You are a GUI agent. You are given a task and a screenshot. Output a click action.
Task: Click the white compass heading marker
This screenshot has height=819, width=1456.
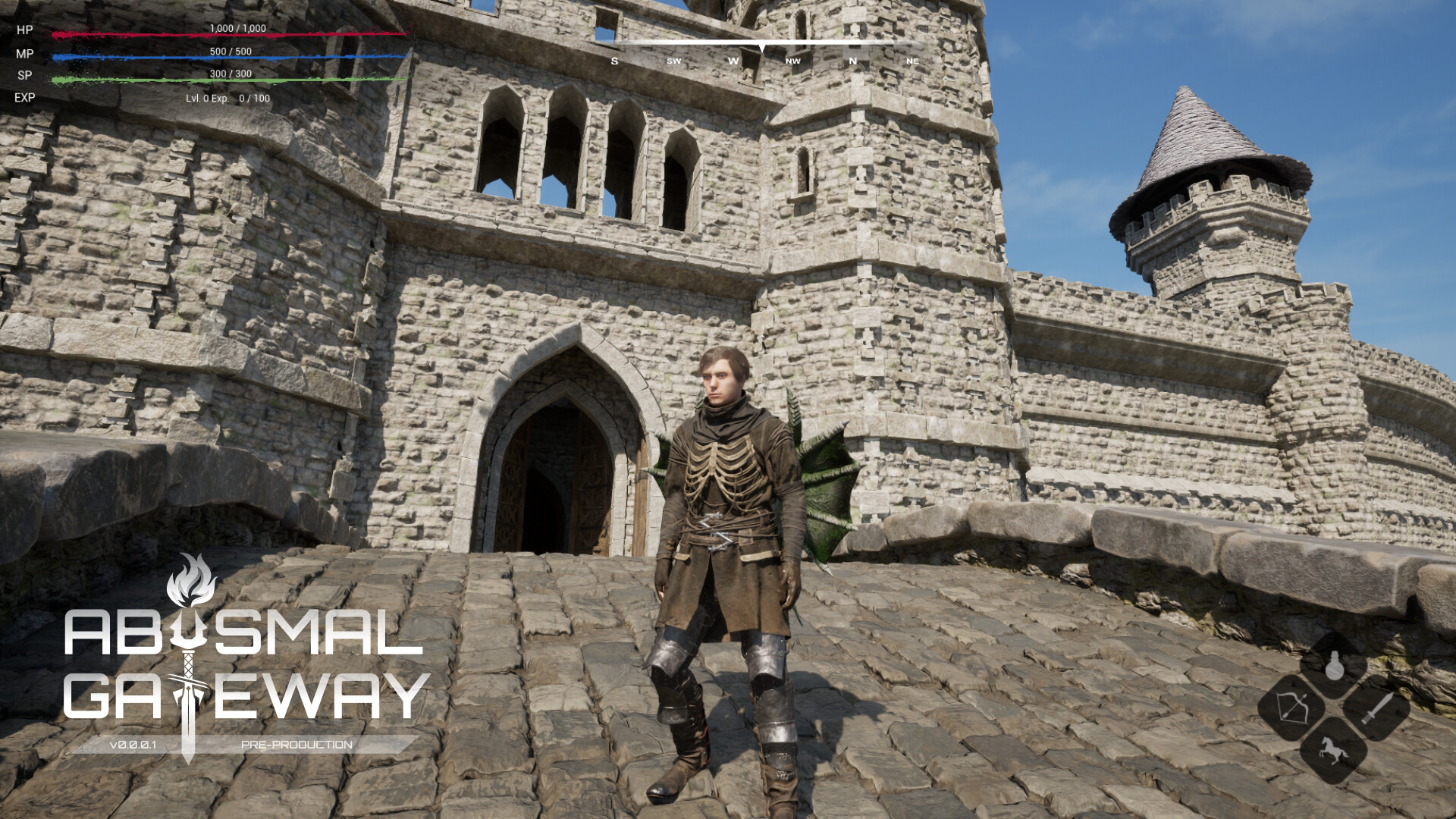[762, 47]
